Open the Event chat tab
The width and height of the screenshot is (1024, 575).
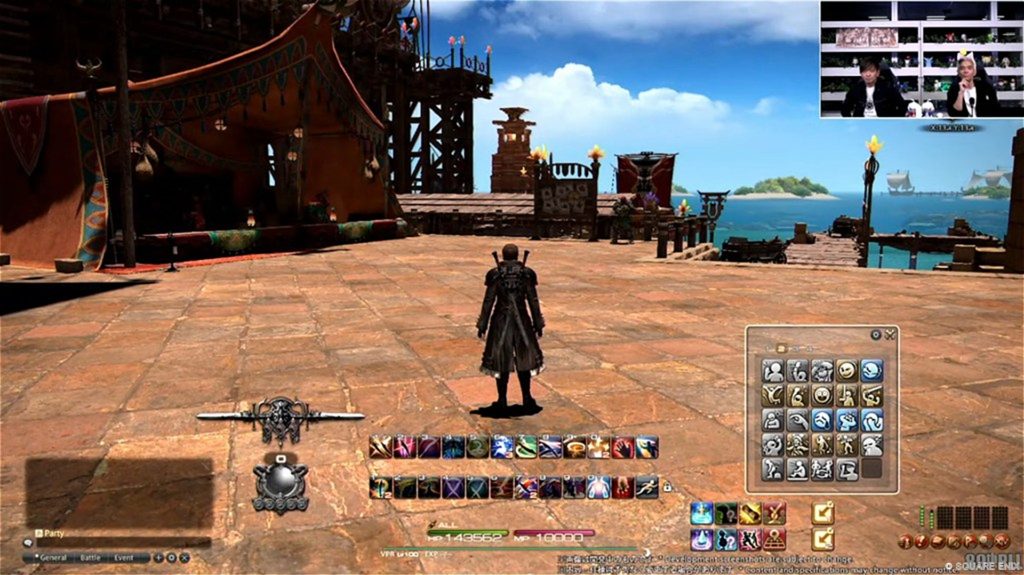click(x=125, y=557)
